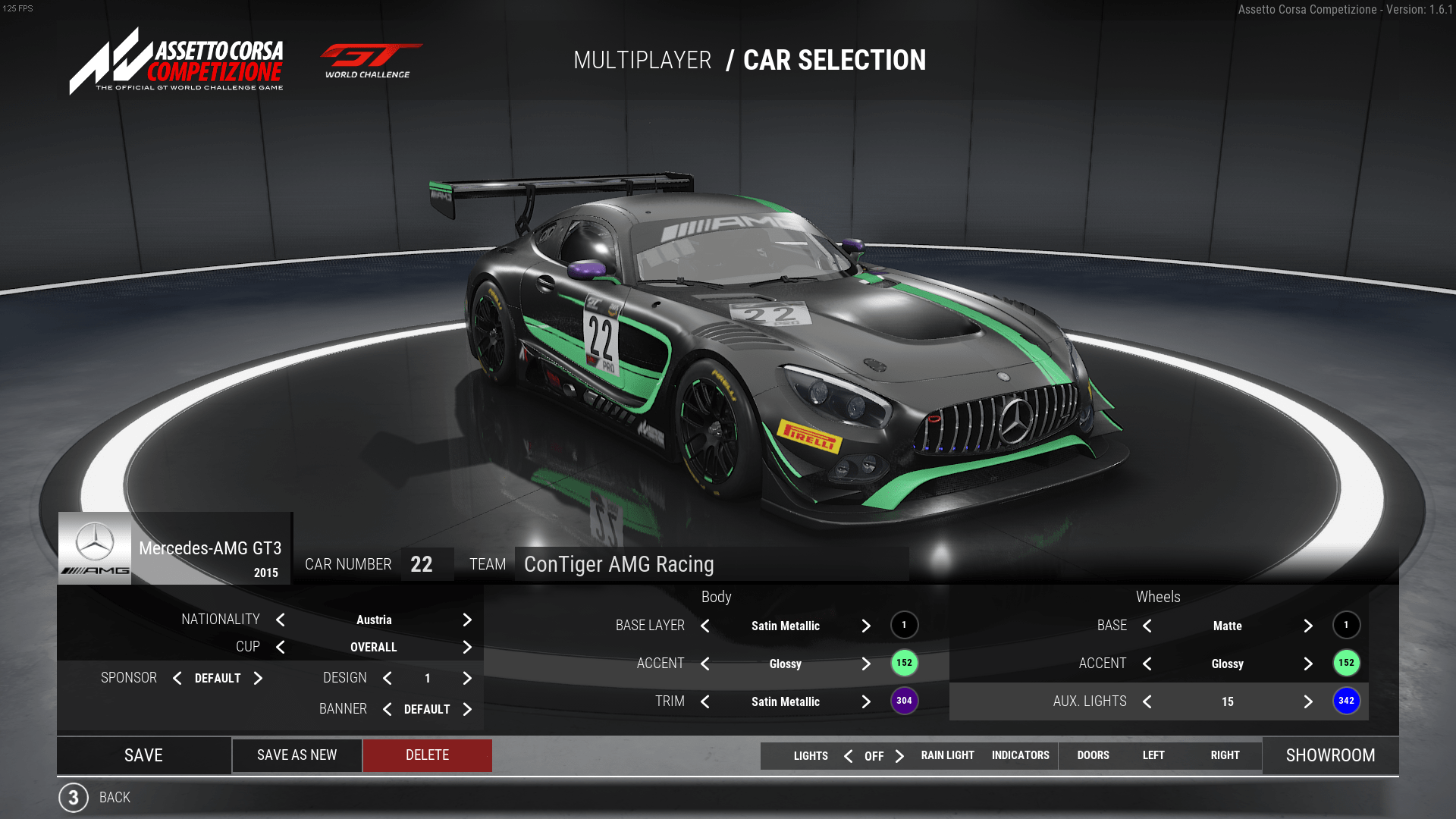Toggle the indicators preview
This screenshot has width=1456, height=819.
tap(1020, 755)
